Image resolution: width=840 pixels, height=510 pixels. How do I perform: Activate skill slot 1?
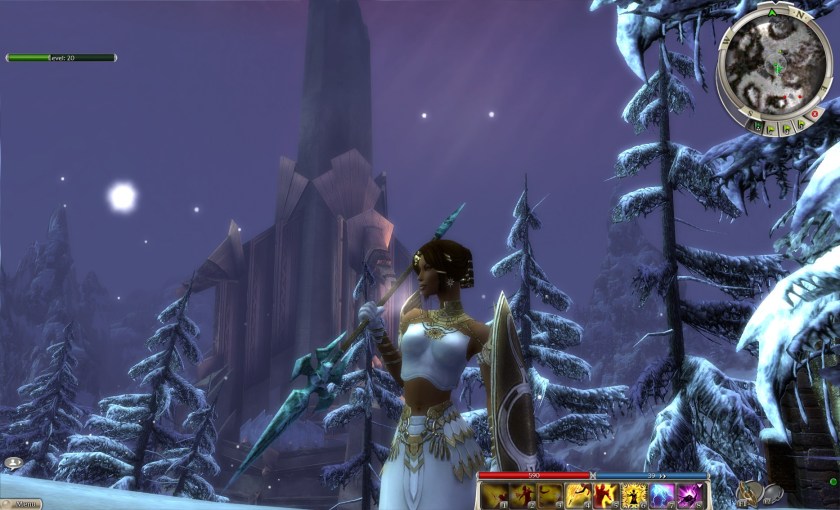click(495, 495)
